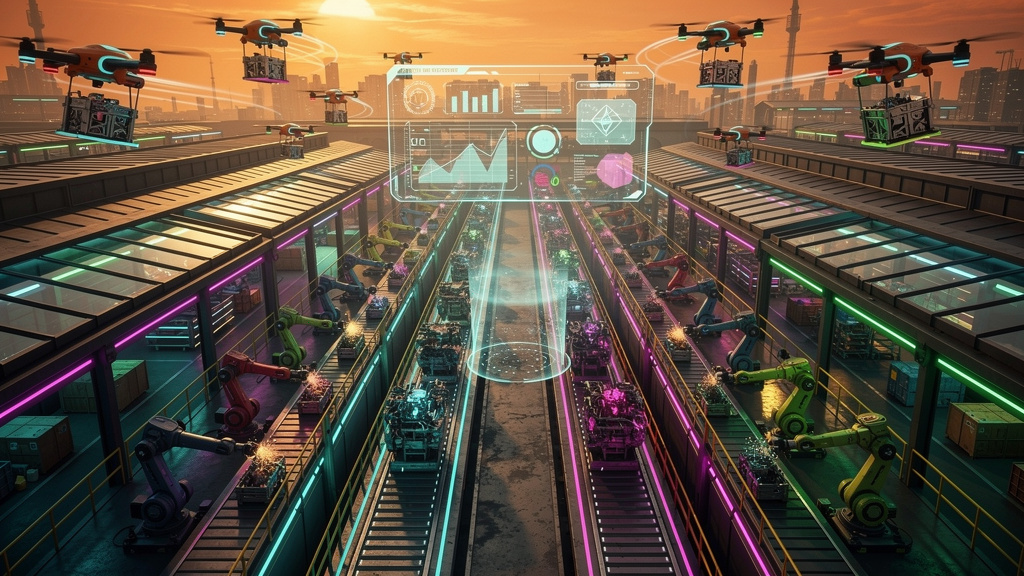Open the bar chart panel
Viewport: 1024px width, 576px height.
(473, 97)
